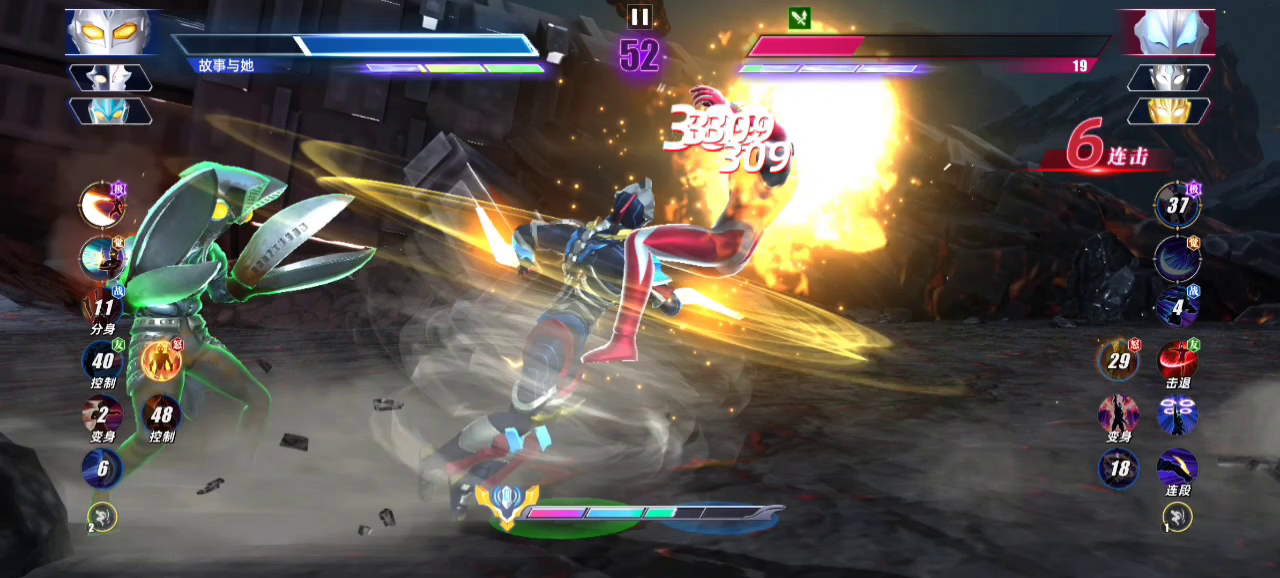Tap the left skill showing cooldown 6

[102, 468]
